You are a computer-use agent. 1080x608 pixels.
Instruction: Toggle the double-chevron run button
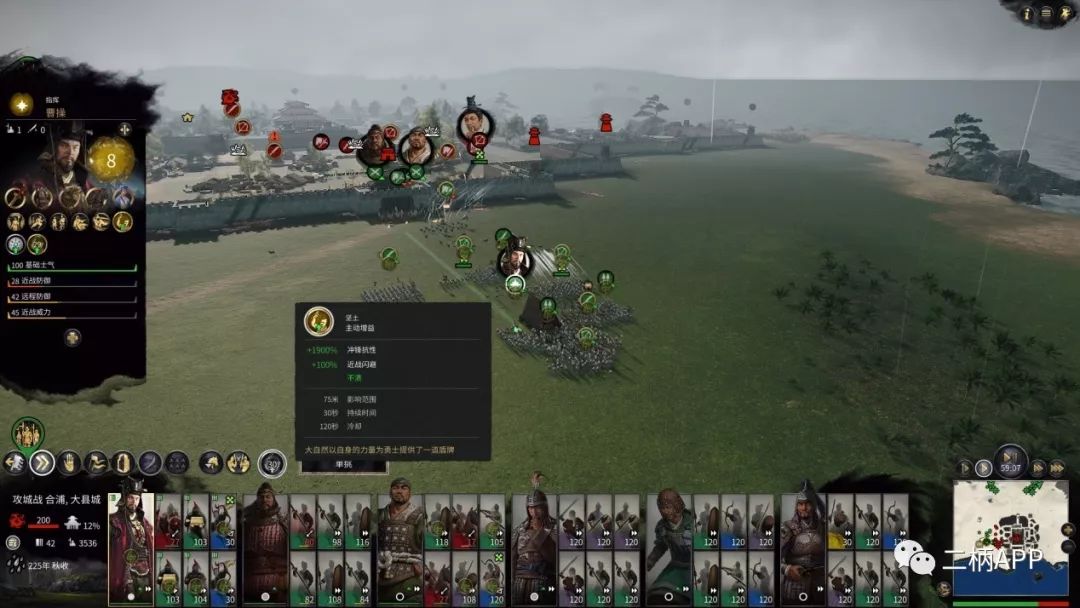tap(42, 462)
